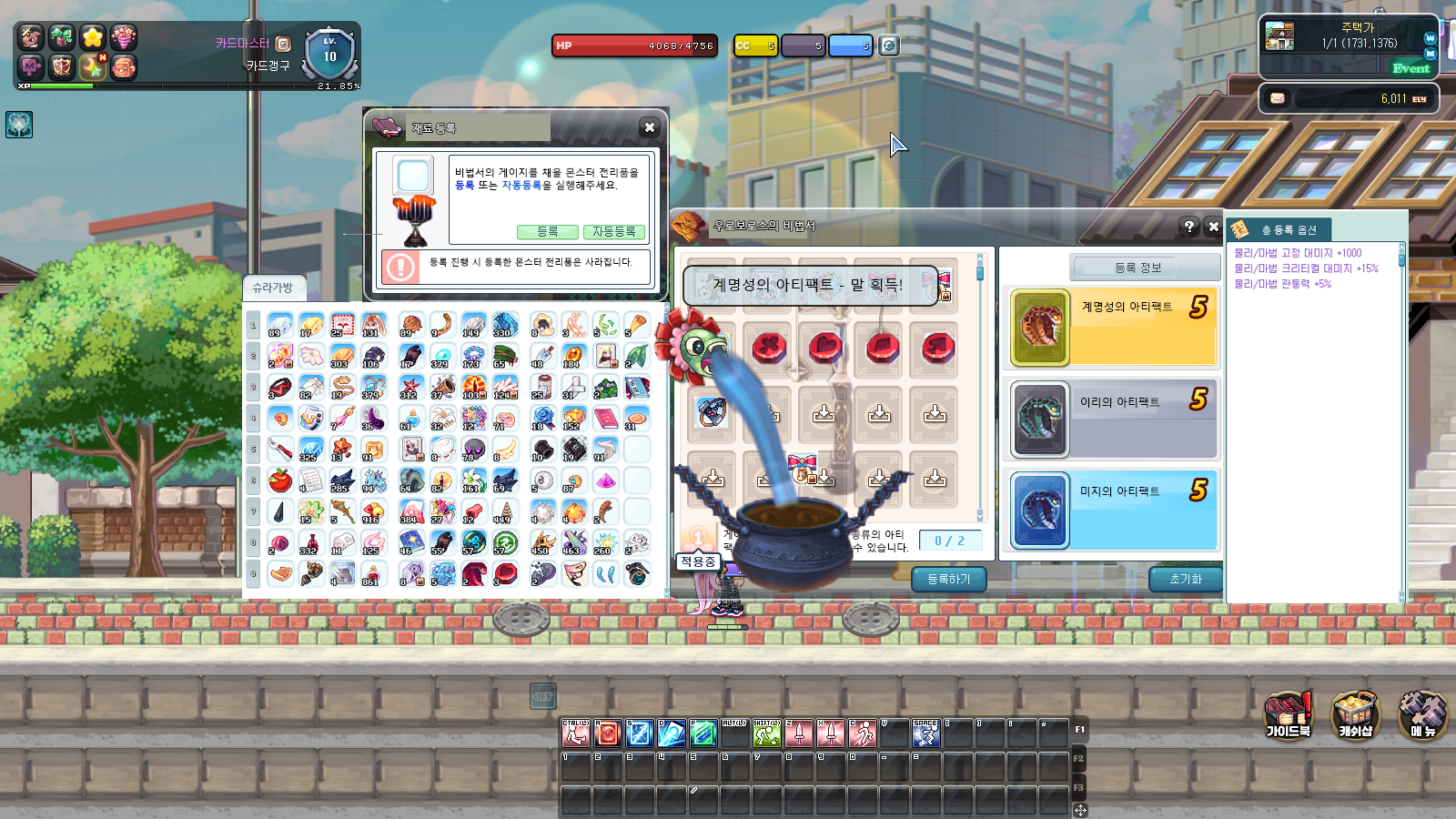Click the gear icon beside the resource bars
1456x819 pixels.
(889, 45)
